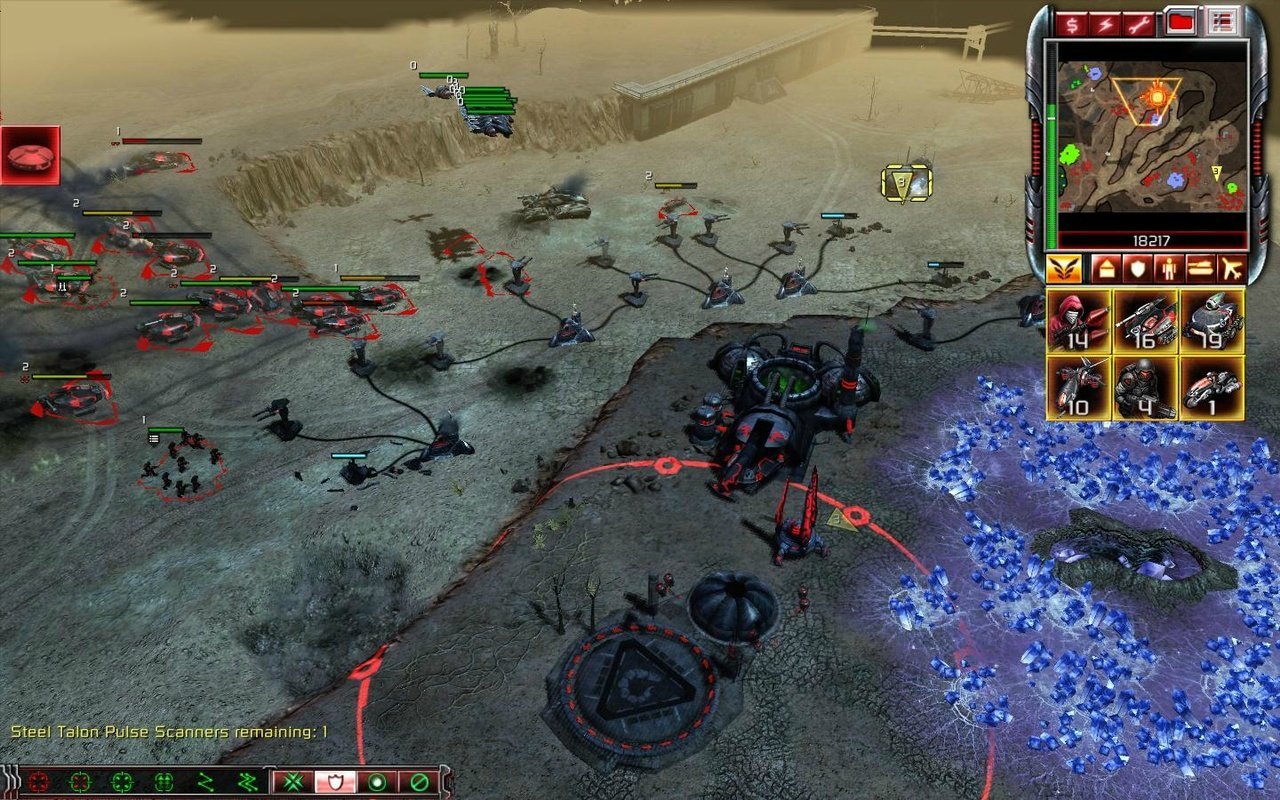Click the base structures building icon
Viewport: 1280px width, 800px height.
pyautogui.click(x=1107, y=267)
